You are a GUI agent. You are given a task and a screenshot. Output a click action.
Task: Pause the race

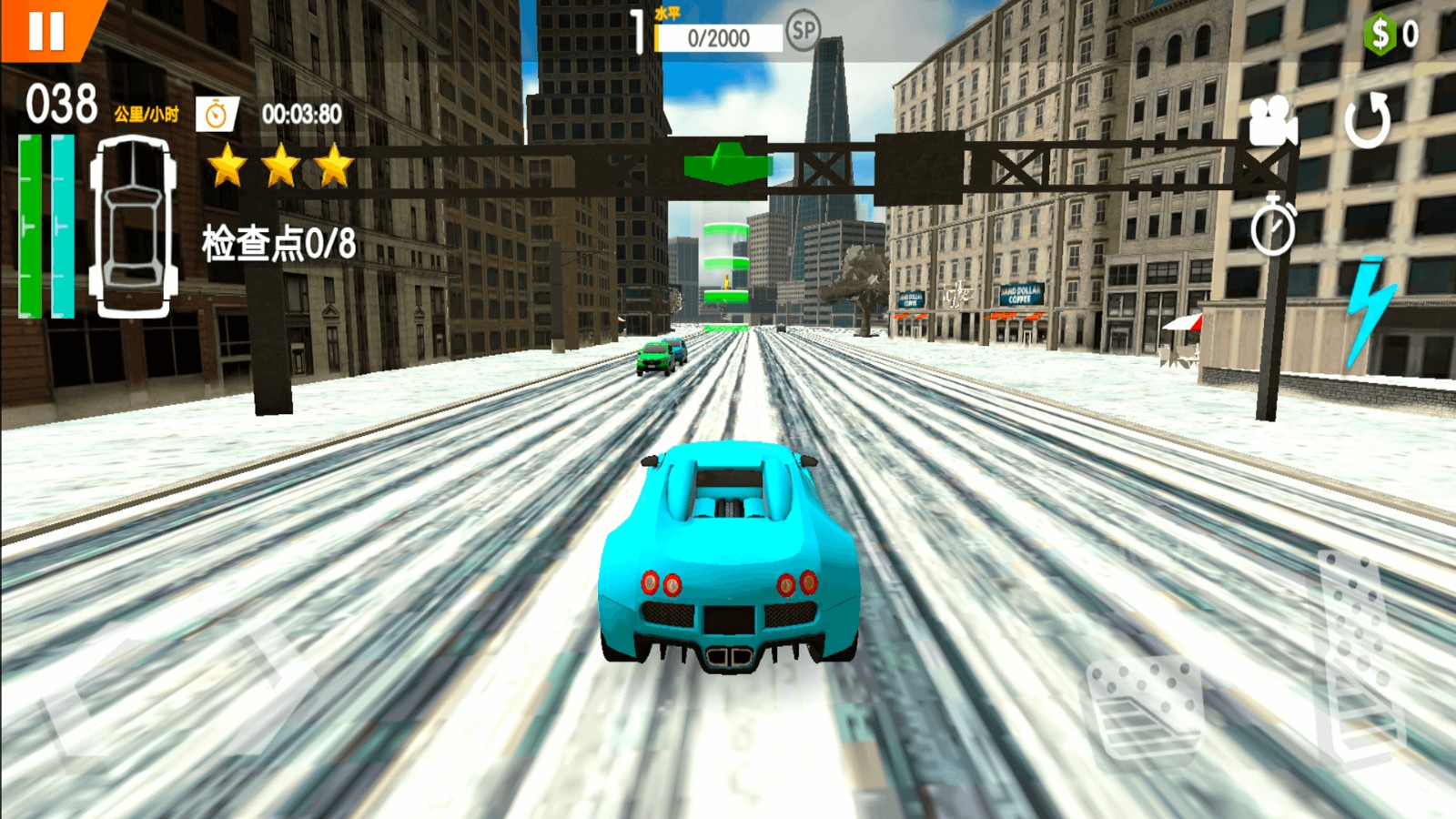coord(45,30)
